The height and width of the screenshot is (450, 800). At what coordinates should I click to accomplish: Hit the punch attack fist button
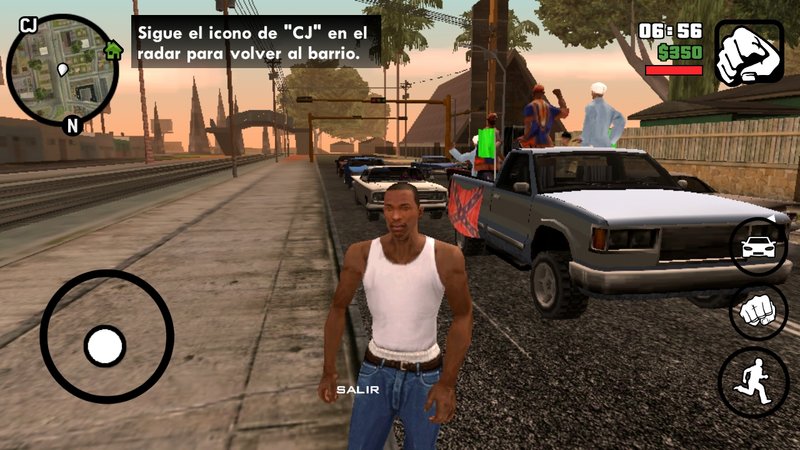tap(758, 312)
